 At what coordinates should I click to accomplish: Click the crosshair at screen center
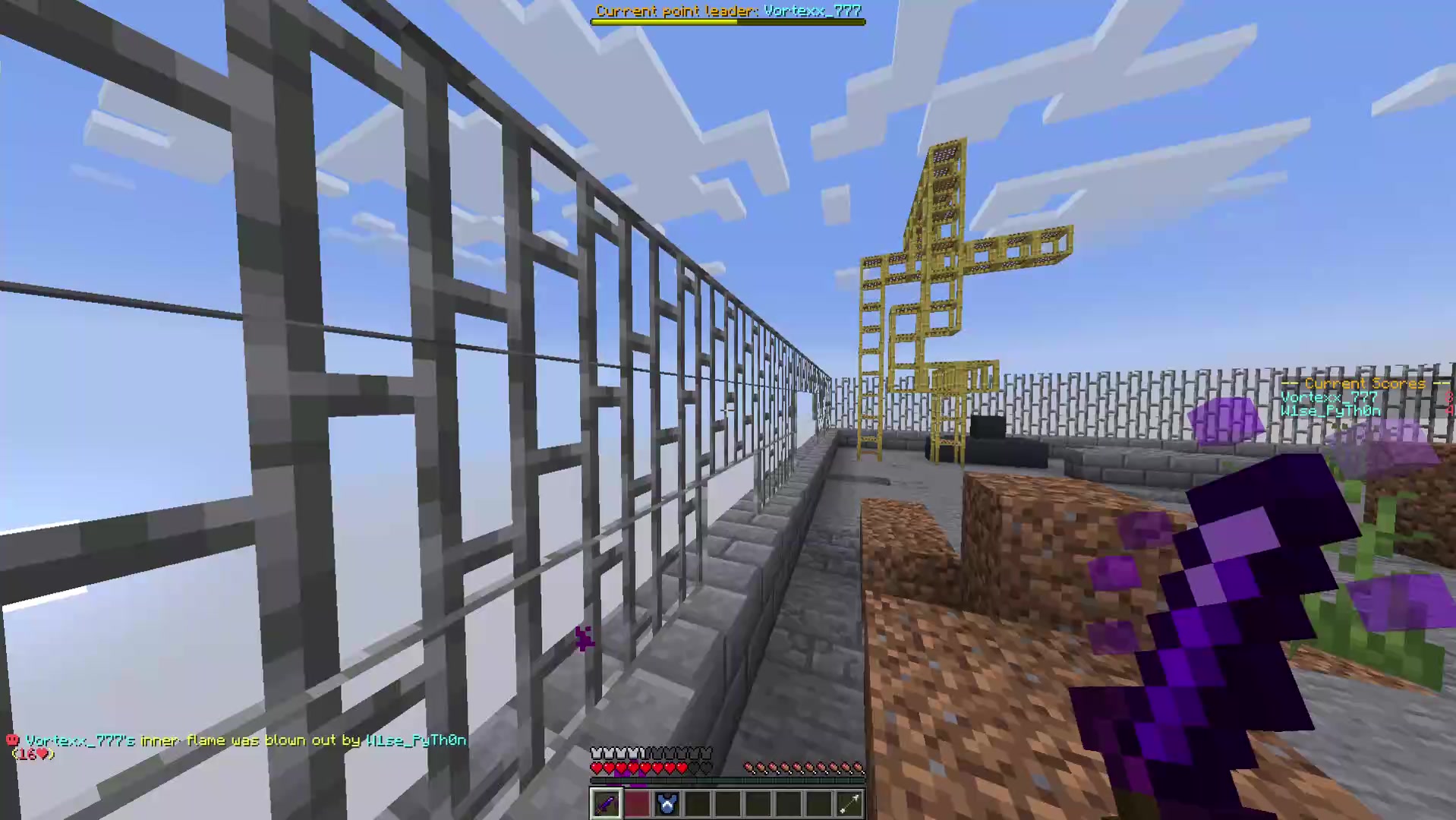[x=728, y=410]
